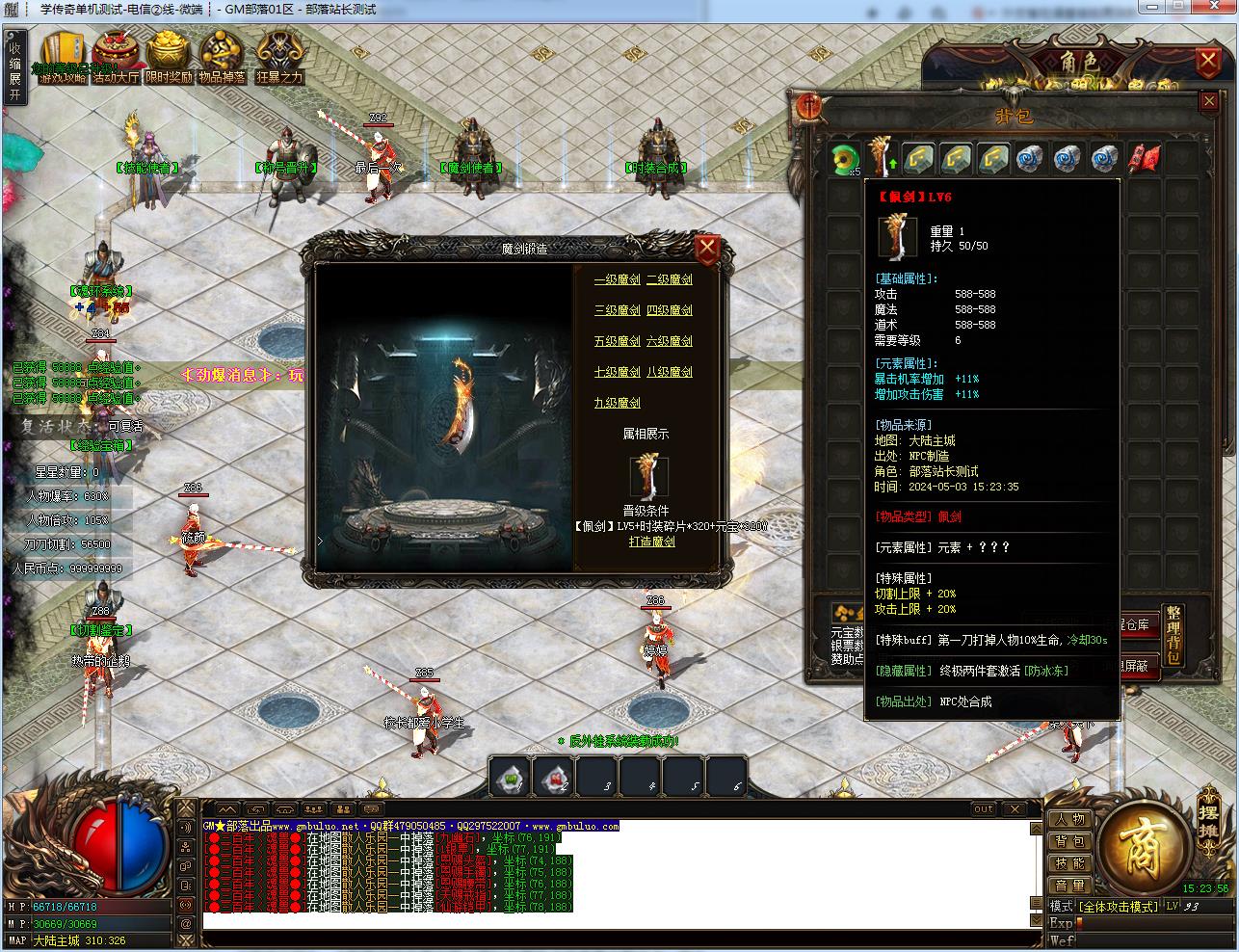
Task: Choose the 四级魔剑 option
Action: tap(669, 310)
